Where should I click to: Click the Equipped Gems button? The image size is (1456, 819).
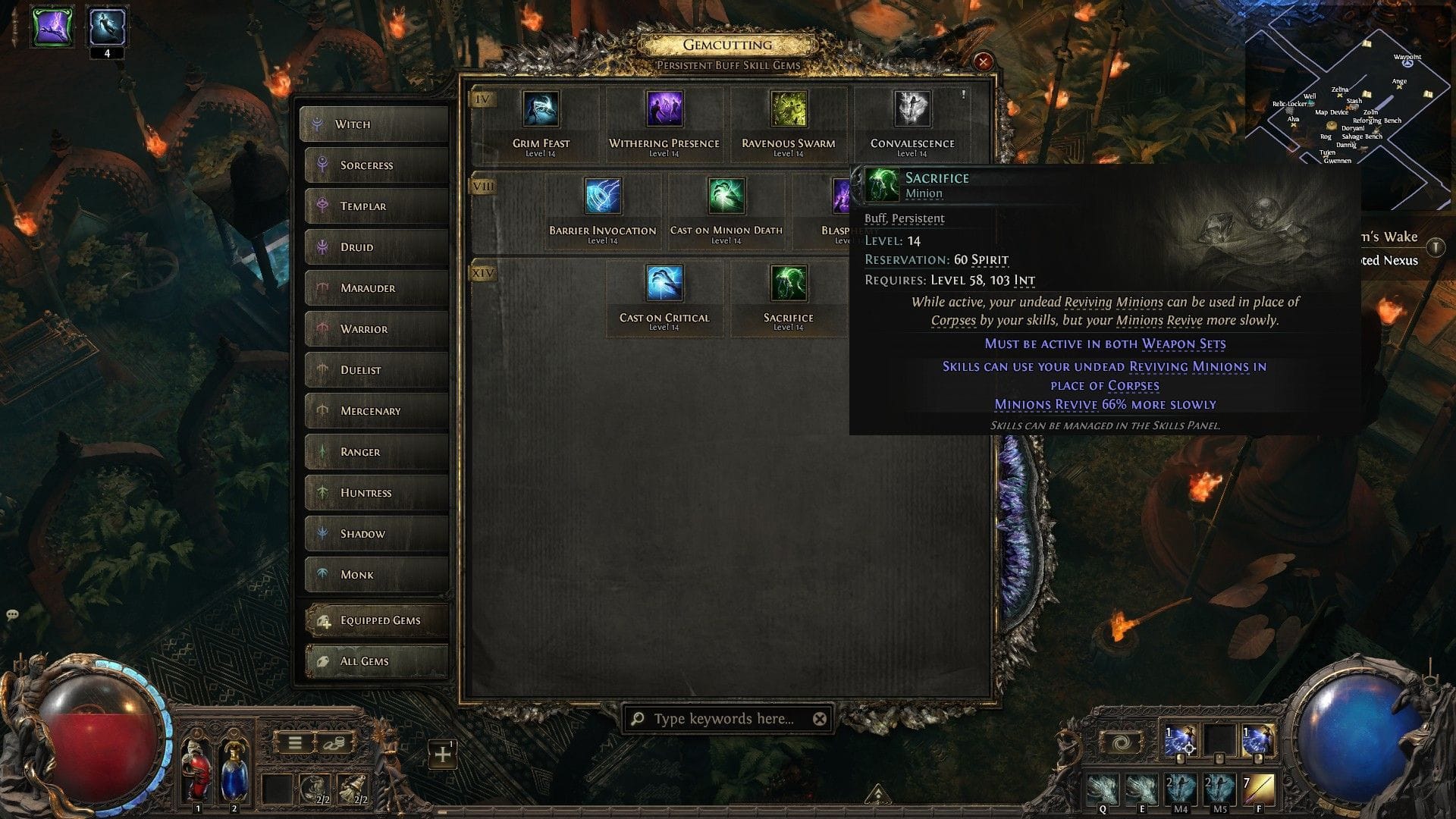click(375, 620)
